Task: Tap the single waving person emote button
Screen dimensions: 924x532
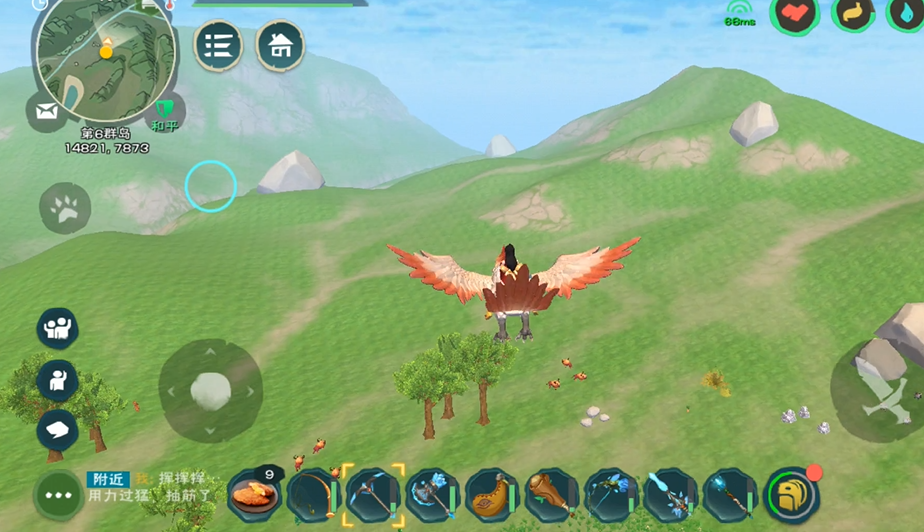Action: [x=57, y=379]
